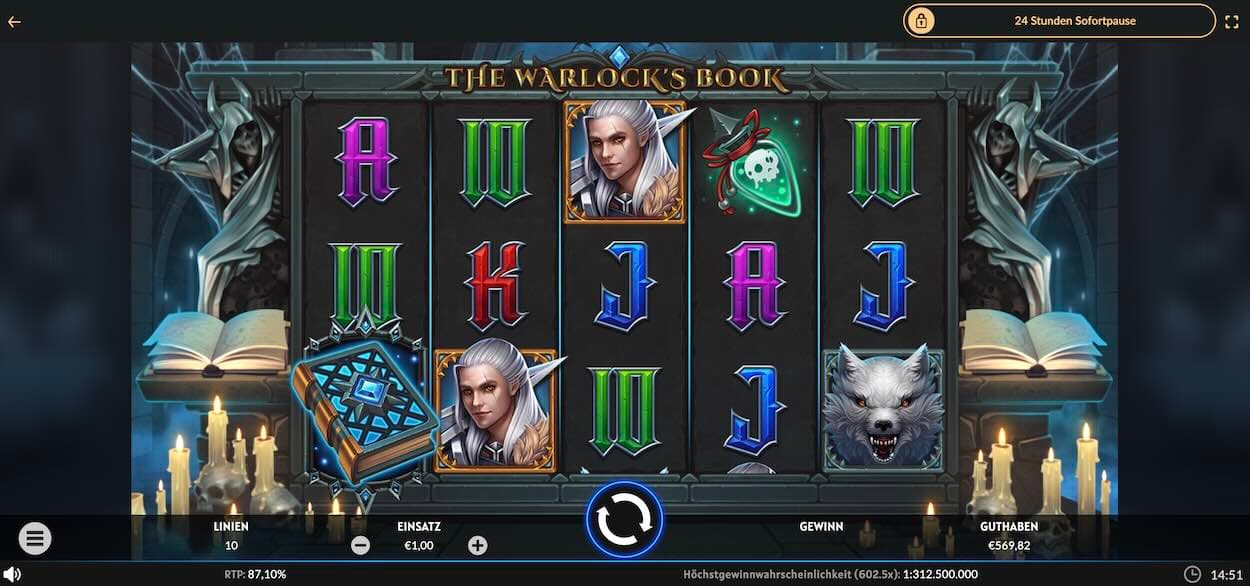Go back using the top-left arrow
The width and height of the screenshot is (1250, 586).
[x=14, y=21]
